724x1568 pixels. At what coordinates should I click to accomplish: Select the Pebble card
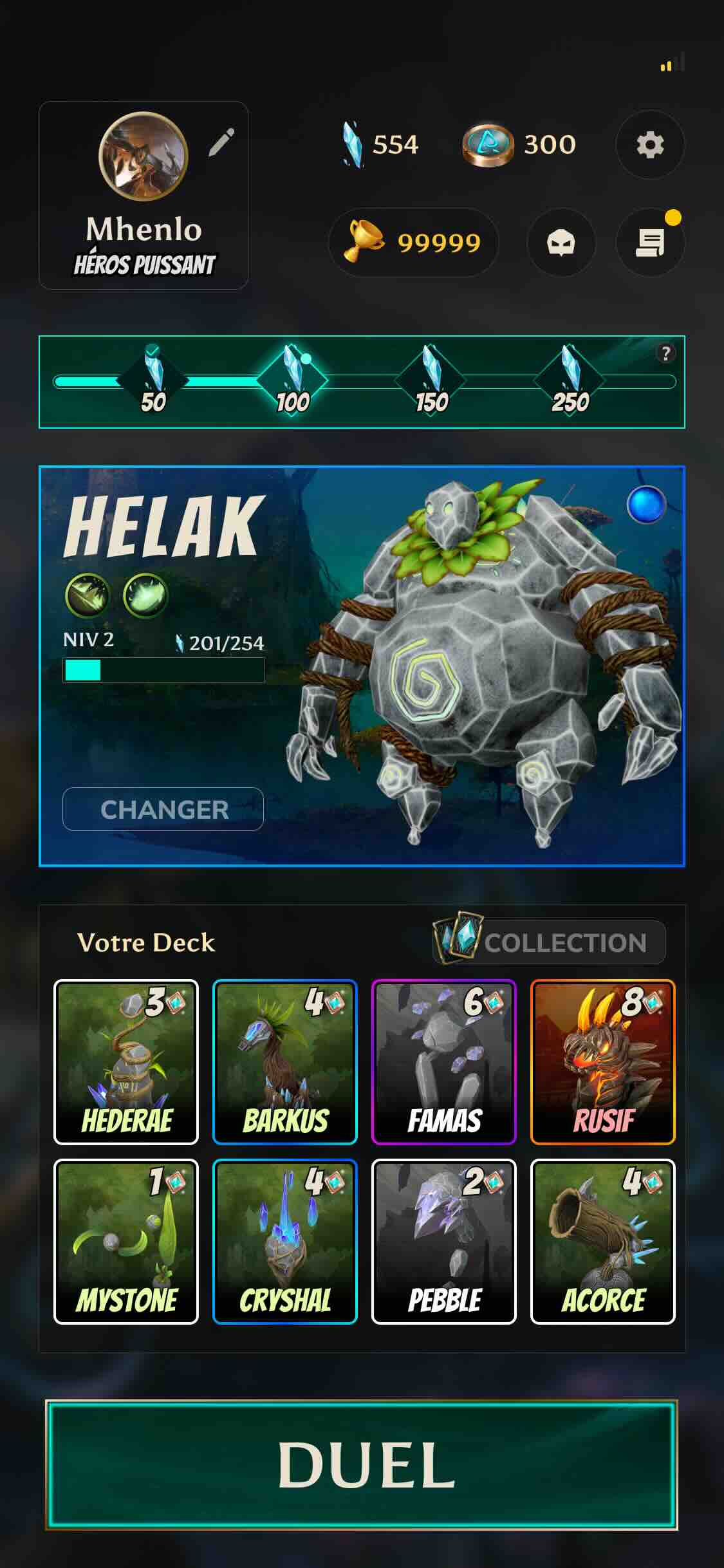(444, 1242)
